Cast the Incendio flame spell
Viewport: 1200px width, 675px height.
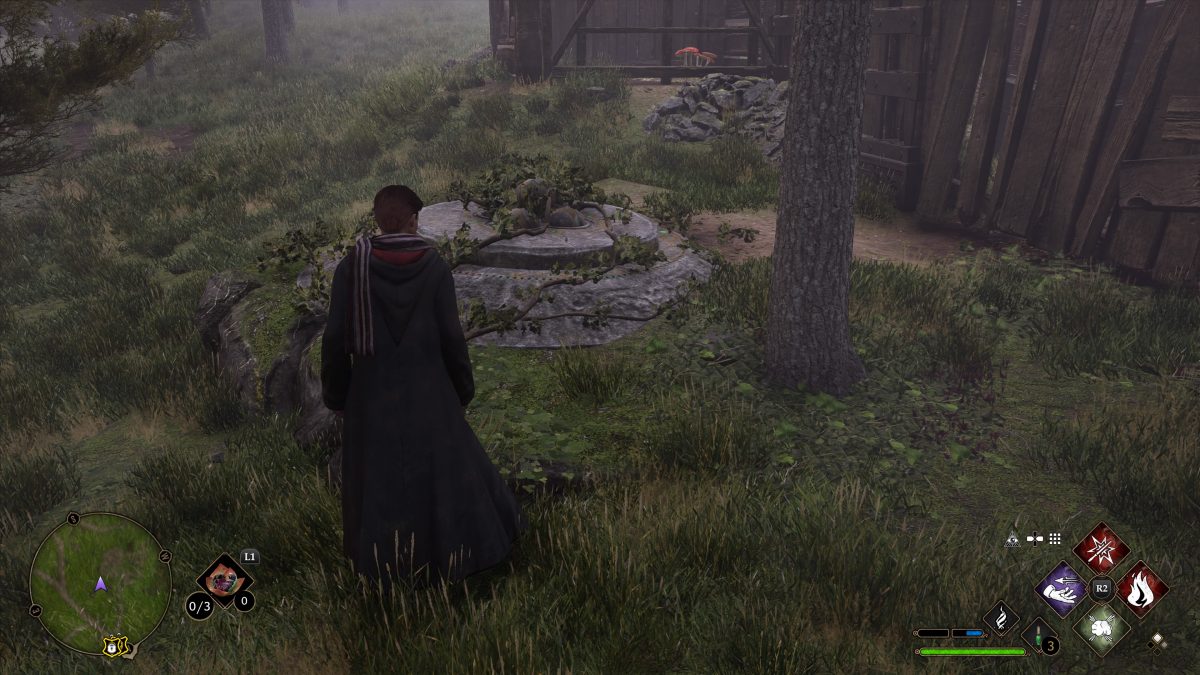click(x=1141, y=589)
